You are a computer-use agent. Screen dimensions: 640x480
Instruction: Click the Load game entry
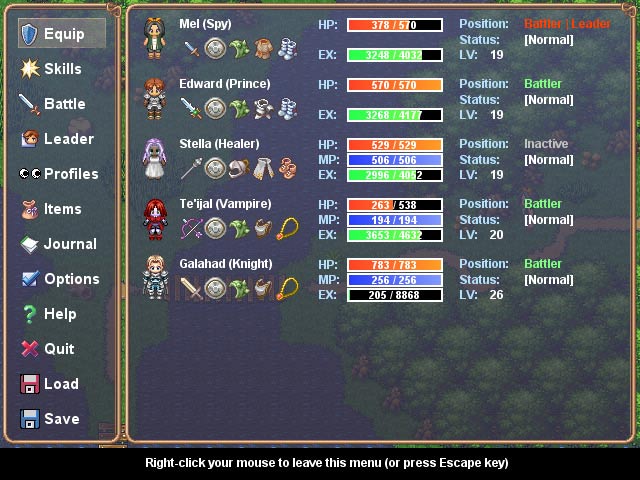pos(62,384)
